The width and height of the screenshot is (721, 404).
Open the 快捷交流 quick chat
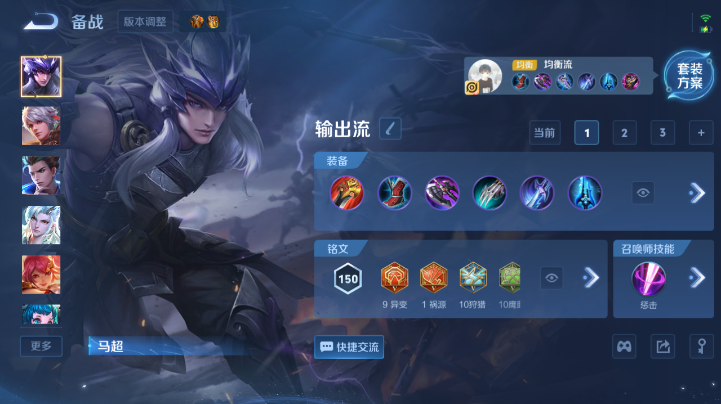[x=349, y=347]
